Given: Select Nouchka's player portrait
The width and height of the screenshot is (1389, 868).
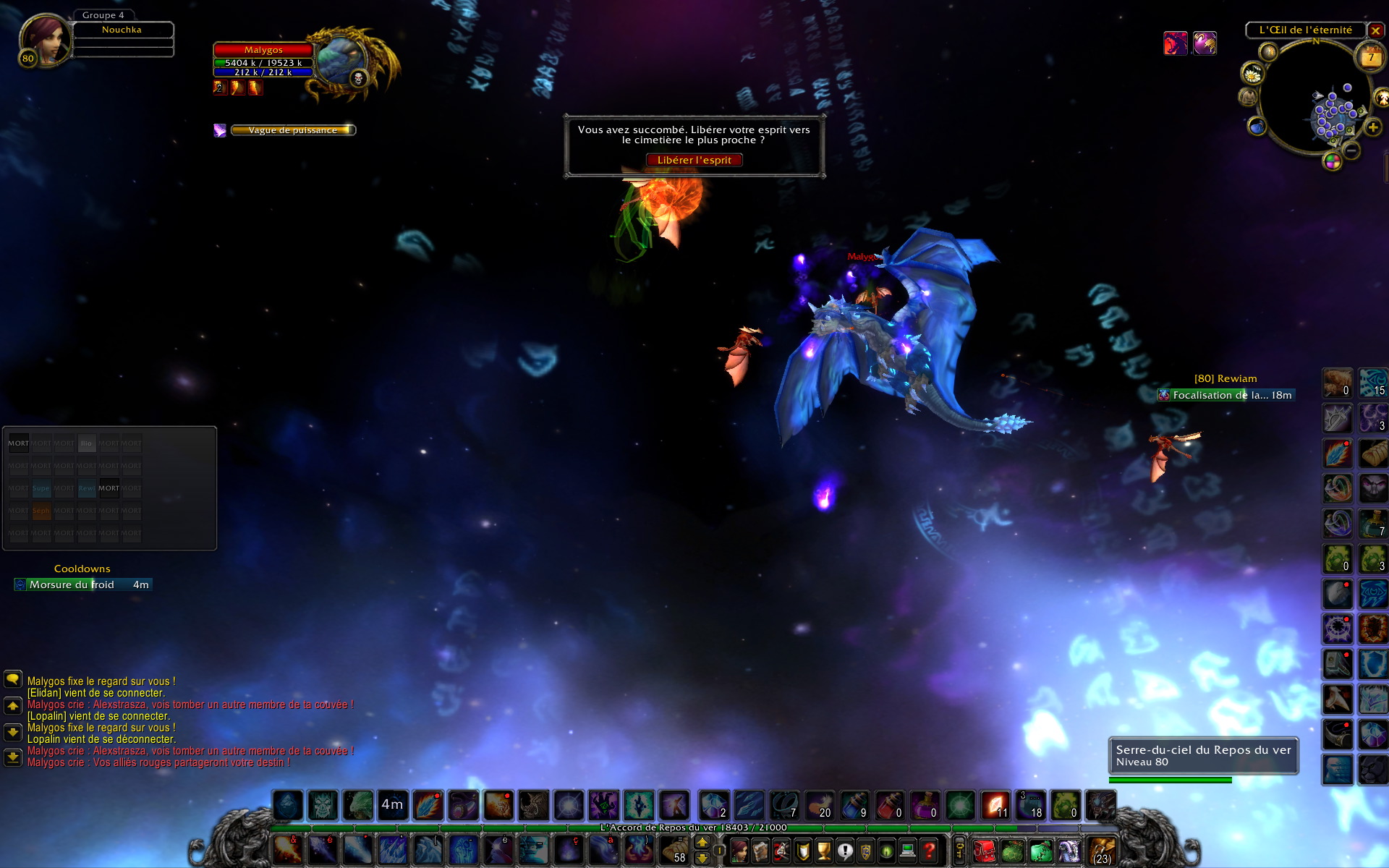Looking at the screenshot, I should click(x=45, y=40).
